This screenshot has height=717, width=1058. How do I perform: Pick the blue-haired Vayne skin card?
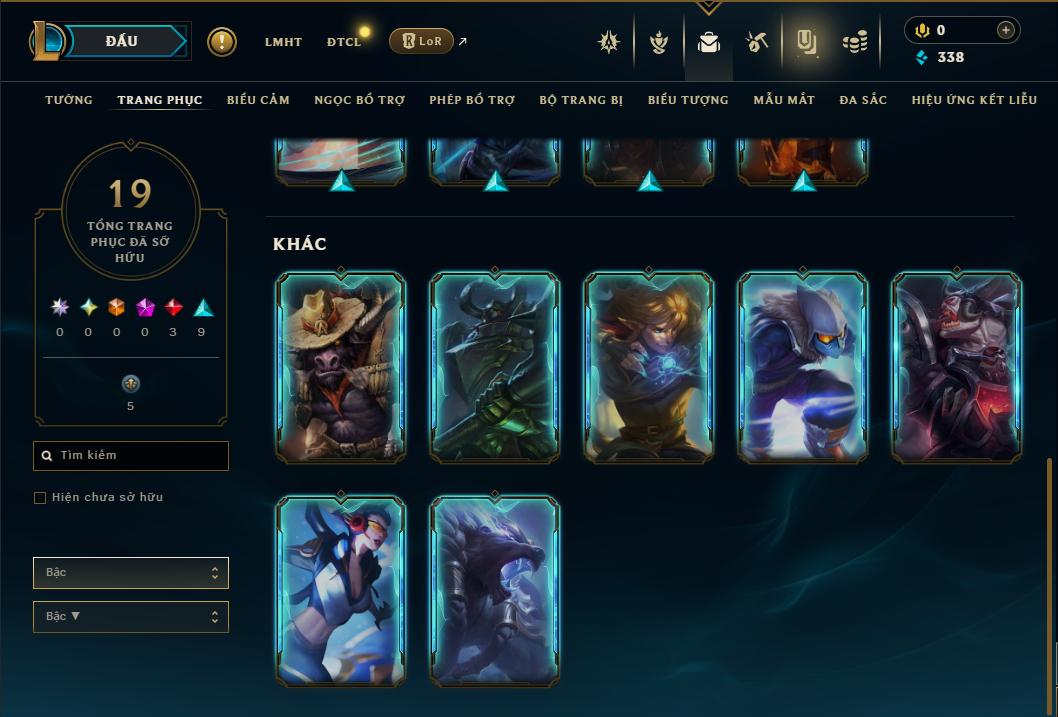pyautogui.click(x=341, y=590)
